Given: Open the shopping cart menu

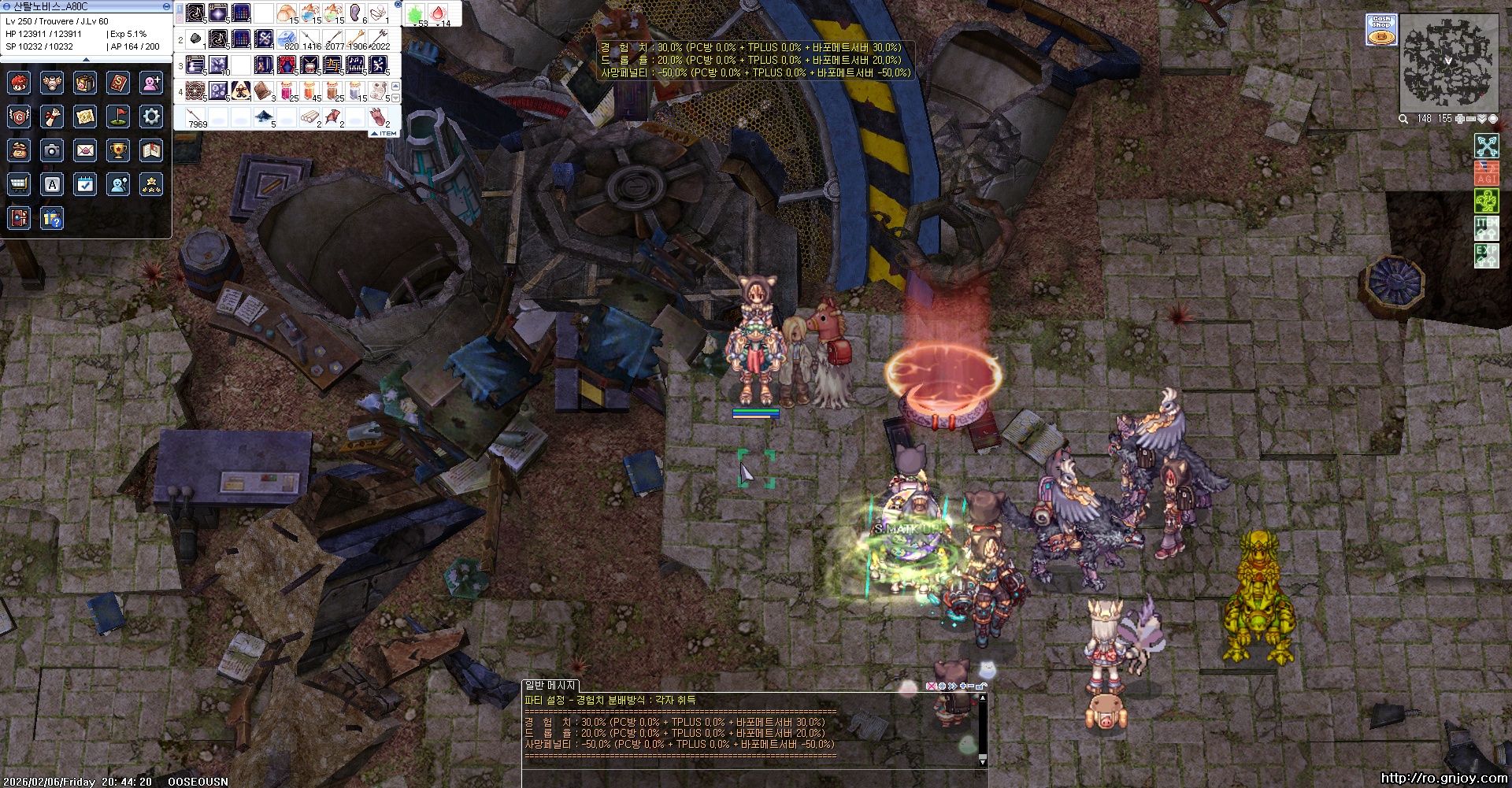Looking at the screenshot, I should (19, 184).
